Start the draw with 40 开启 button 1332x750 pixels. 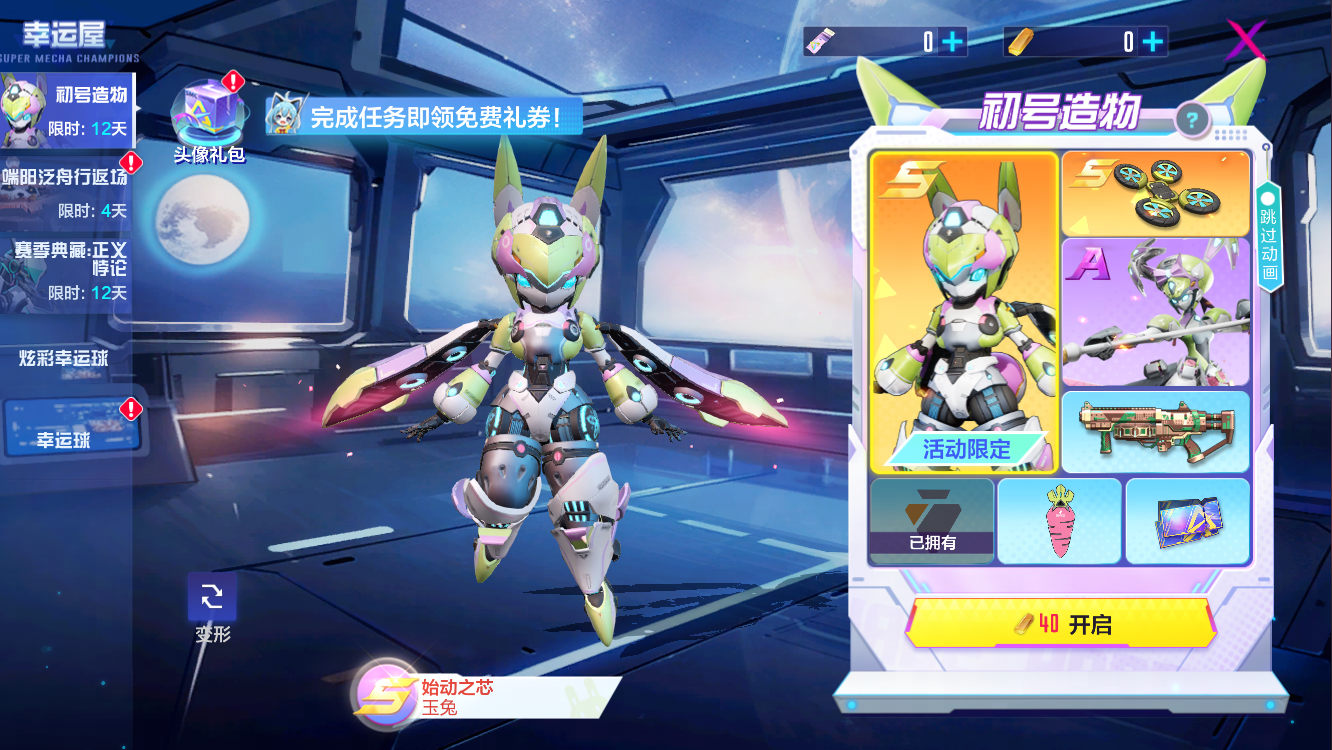pos(1061,625)
